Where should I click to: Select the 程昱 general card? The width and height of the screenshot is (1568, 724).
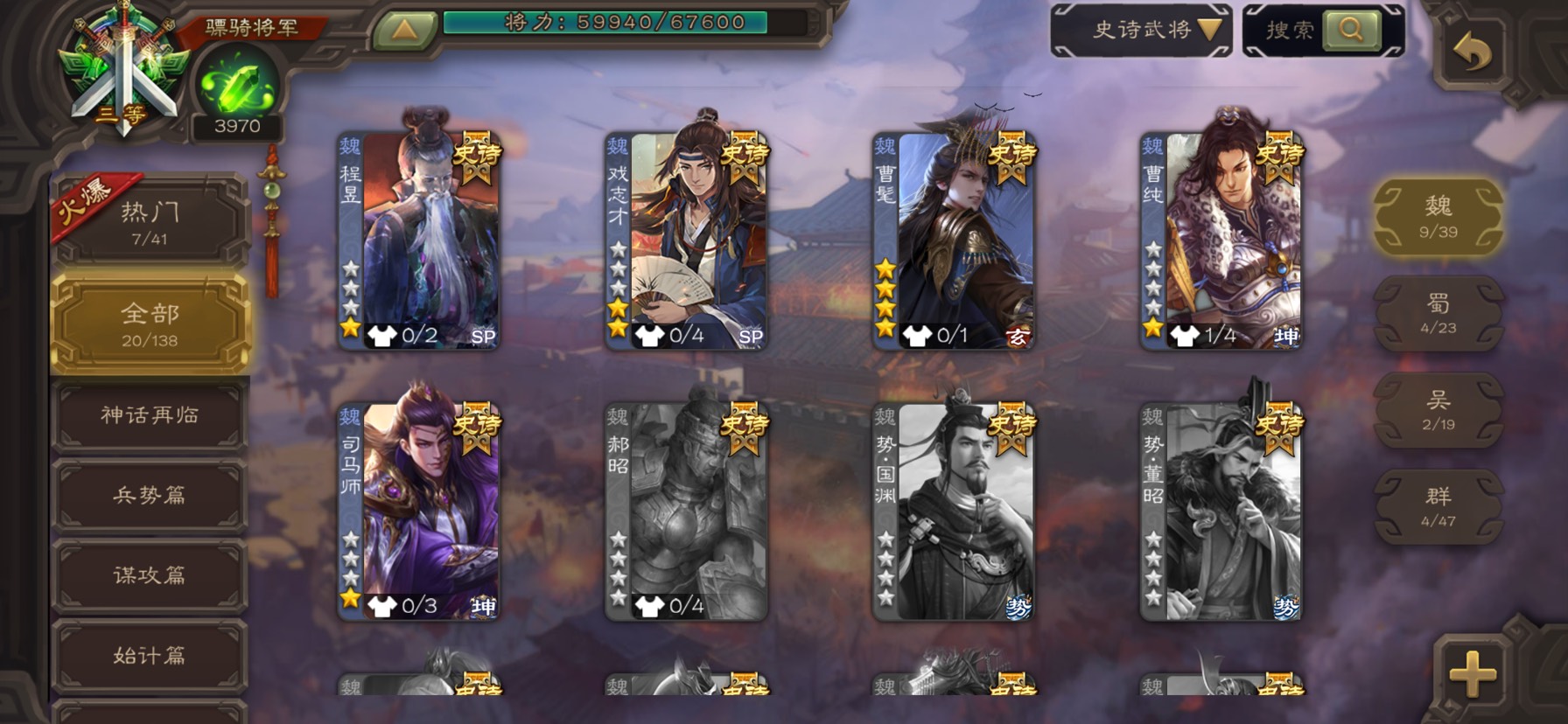[x=420, y=240]
